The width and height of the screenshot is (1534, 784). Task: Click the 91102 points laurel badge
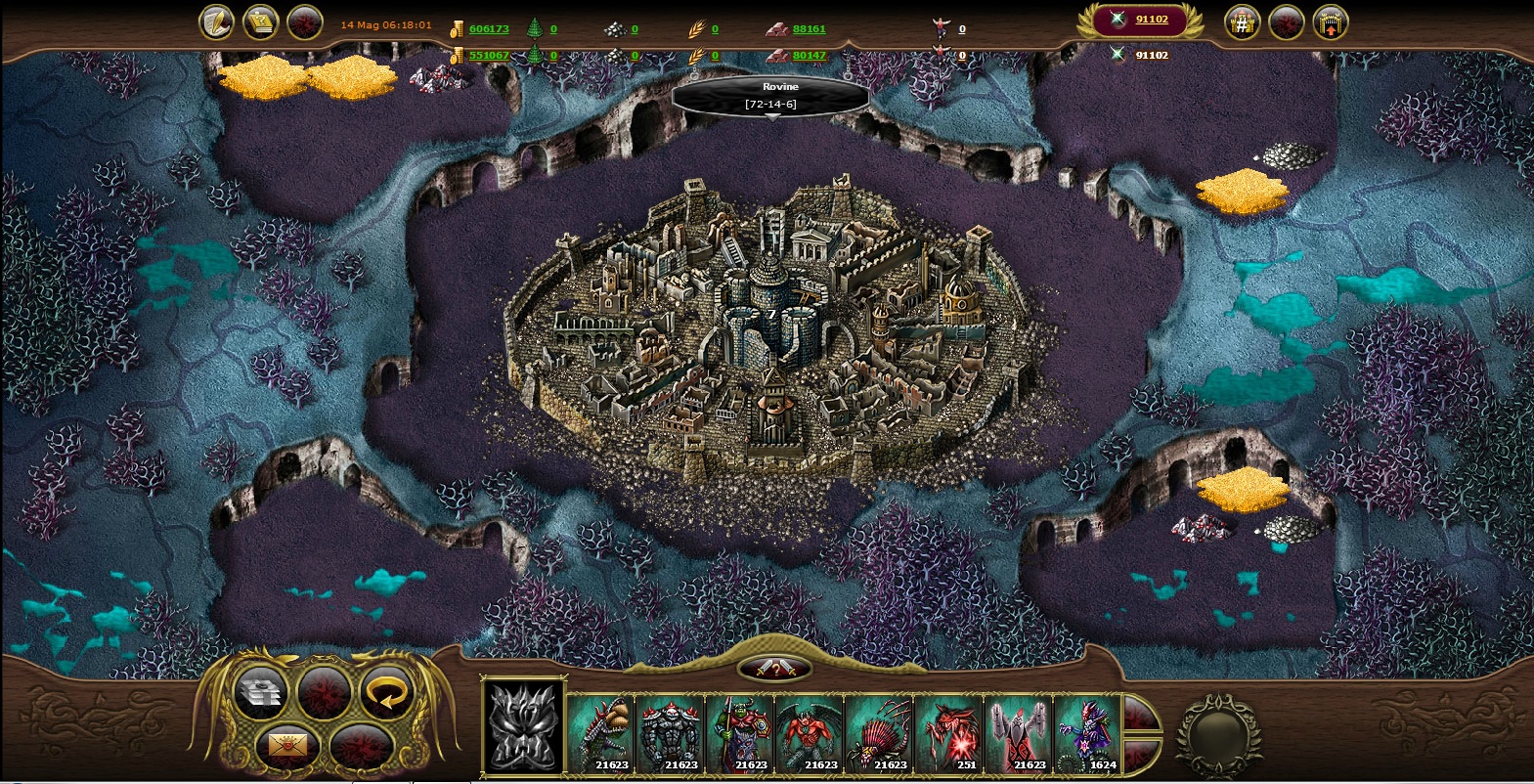click(x=1139, y=20)
